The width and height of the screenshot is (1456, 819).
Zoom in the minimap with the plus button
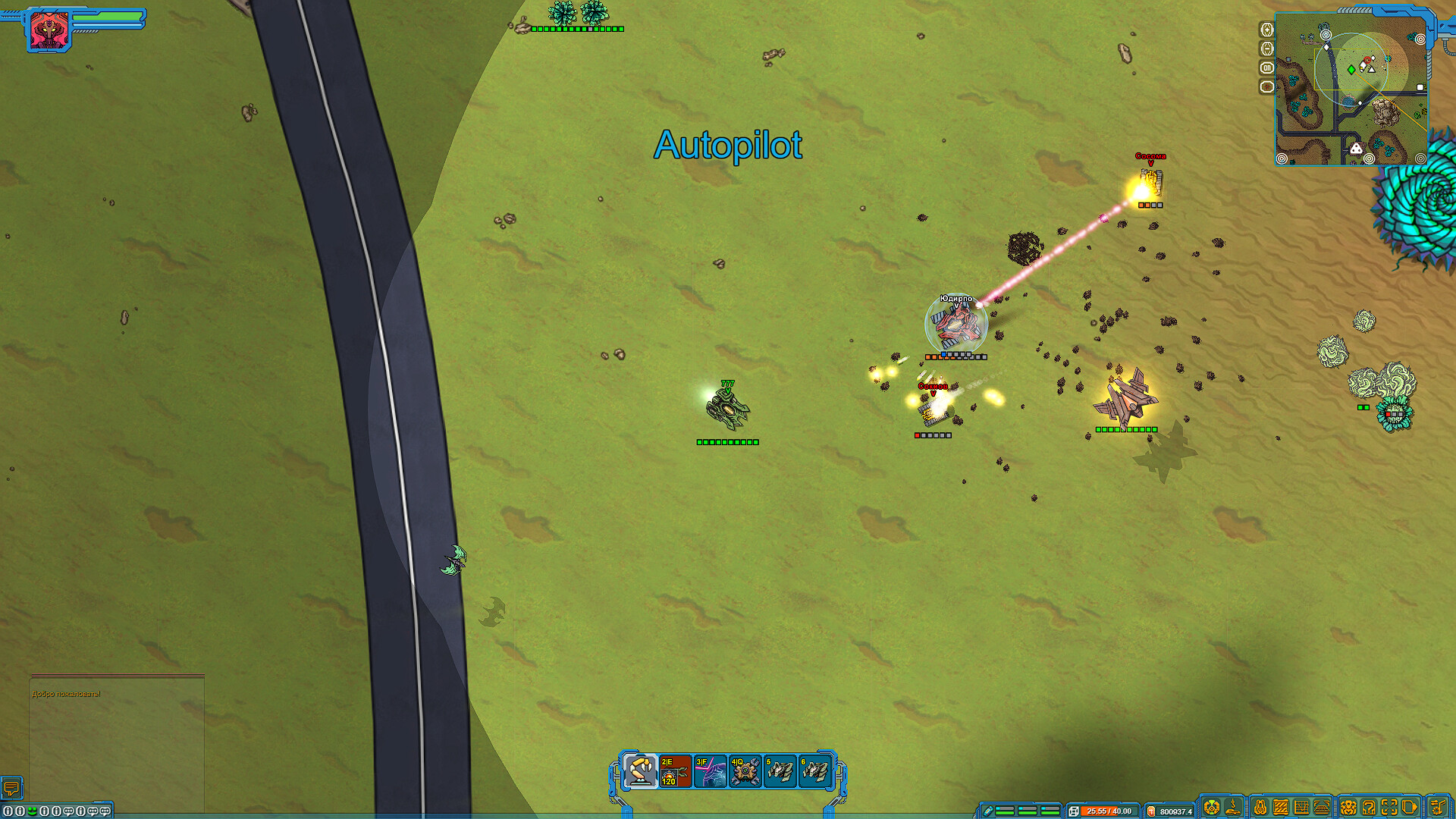(x=1266, y=30)
